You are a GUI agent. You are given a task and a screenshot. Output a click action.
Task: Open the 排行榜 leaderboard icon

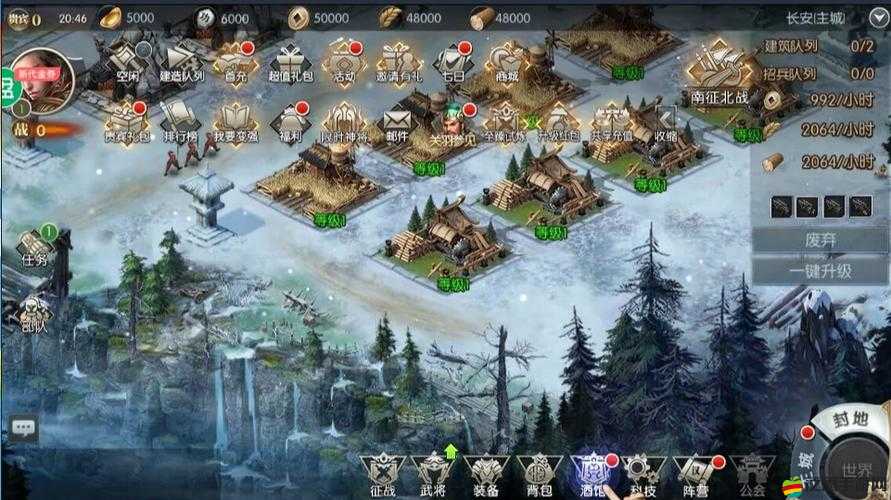(181, 120)
